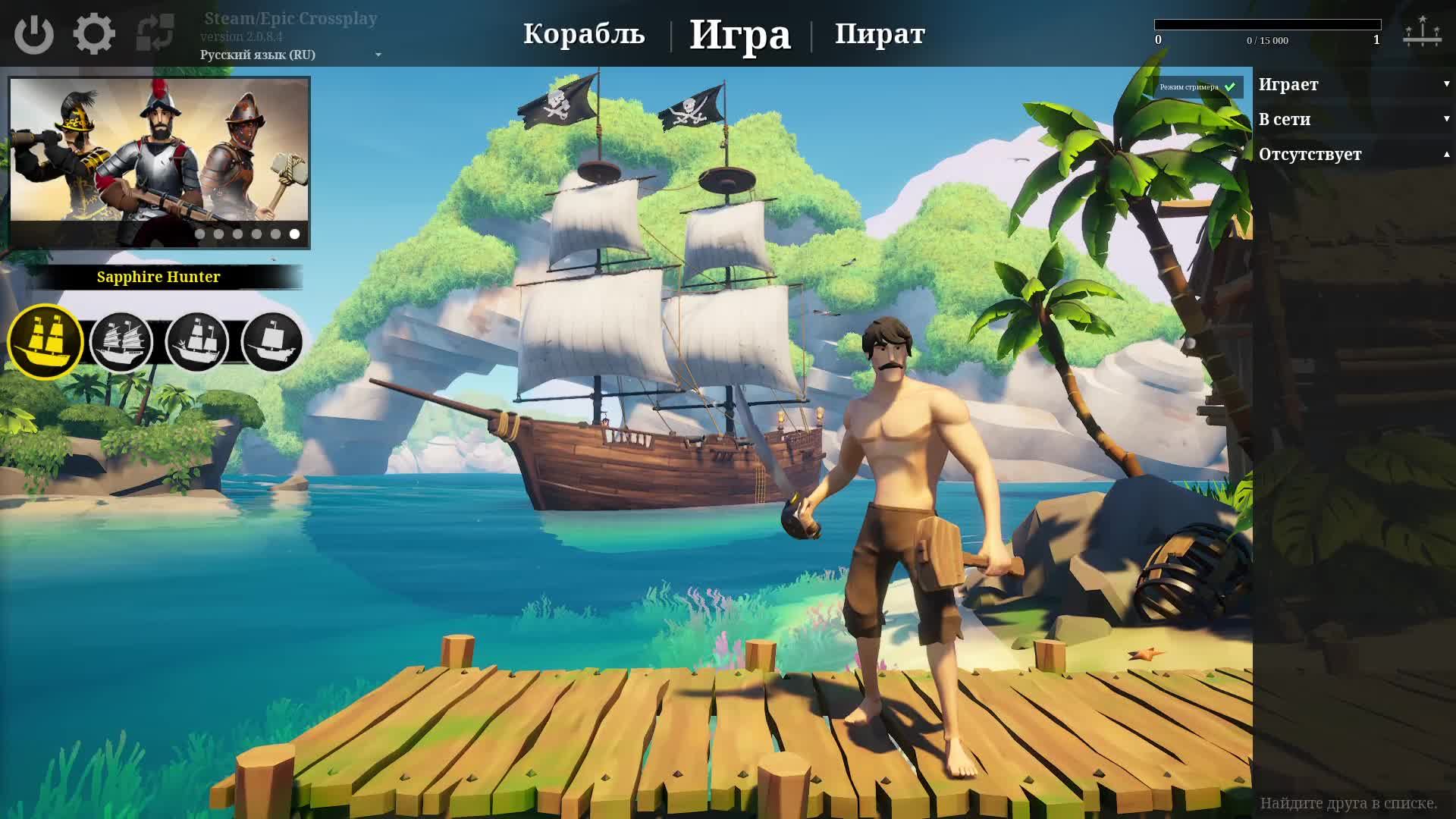
Task: Disable streamer mode green checkmark
Action: [1230, 87]
